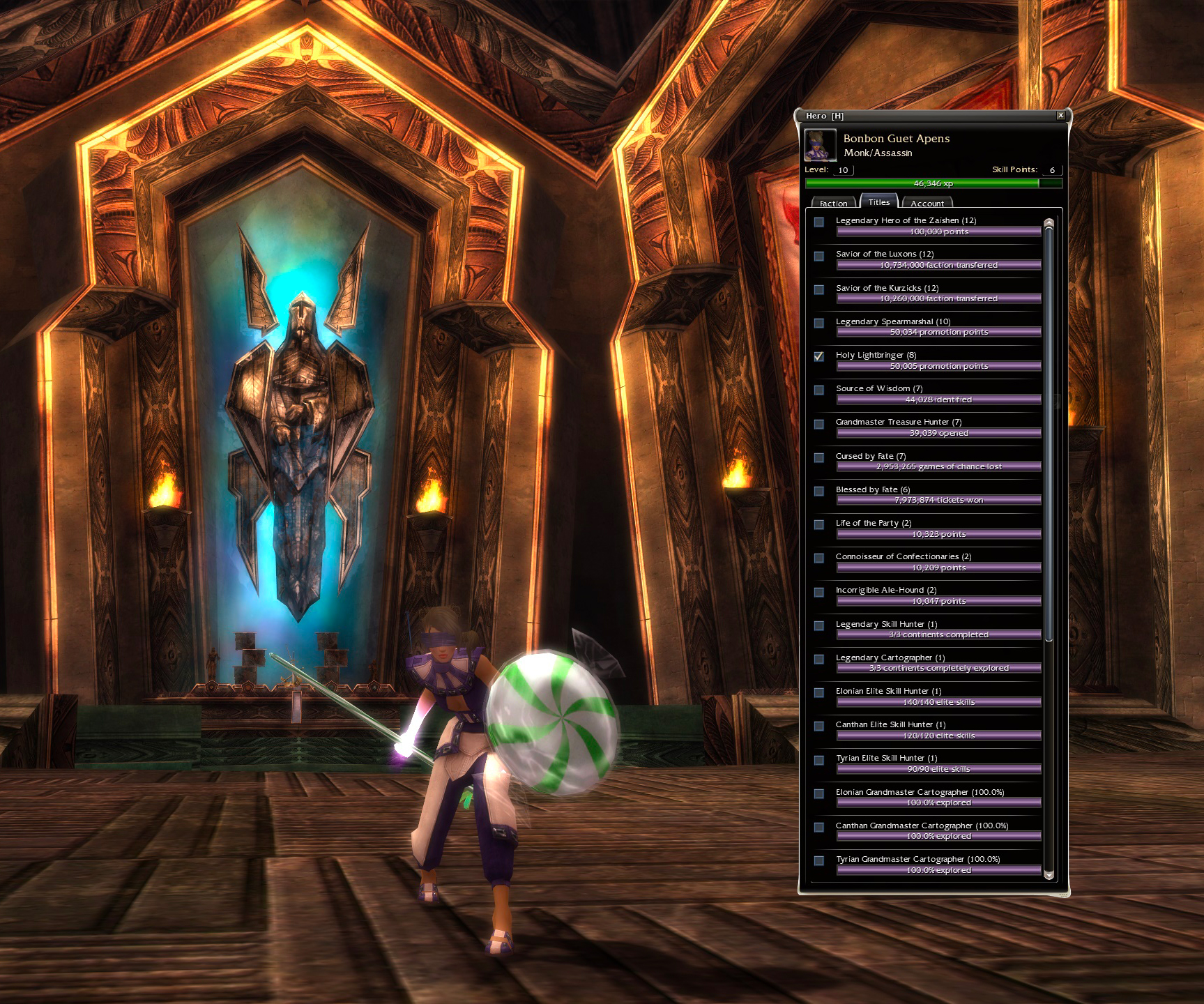The width and height of the screenshot is (1204, 1004).
Task: Open the Account tab
Action: pyautogui.click(x=927, y=203)
